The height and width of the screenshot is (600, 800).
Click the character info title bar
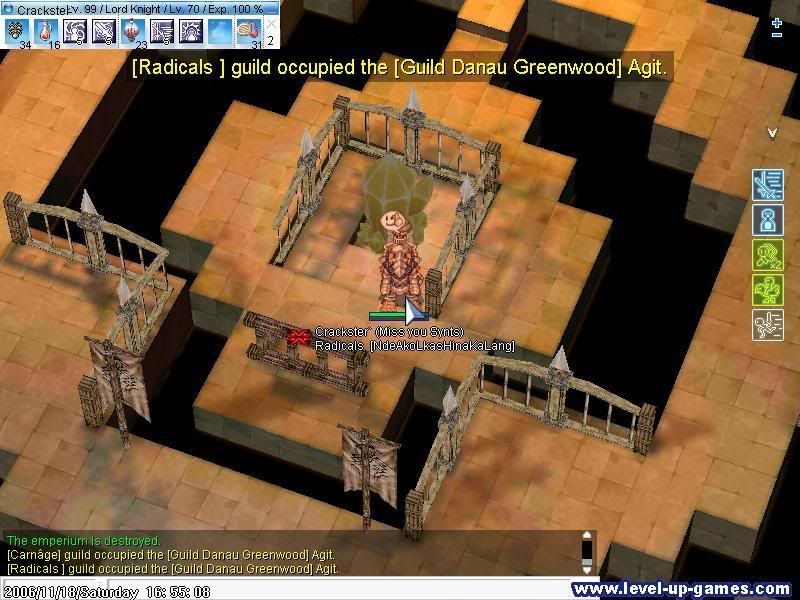pyautogui.click(x=140, y=8)
